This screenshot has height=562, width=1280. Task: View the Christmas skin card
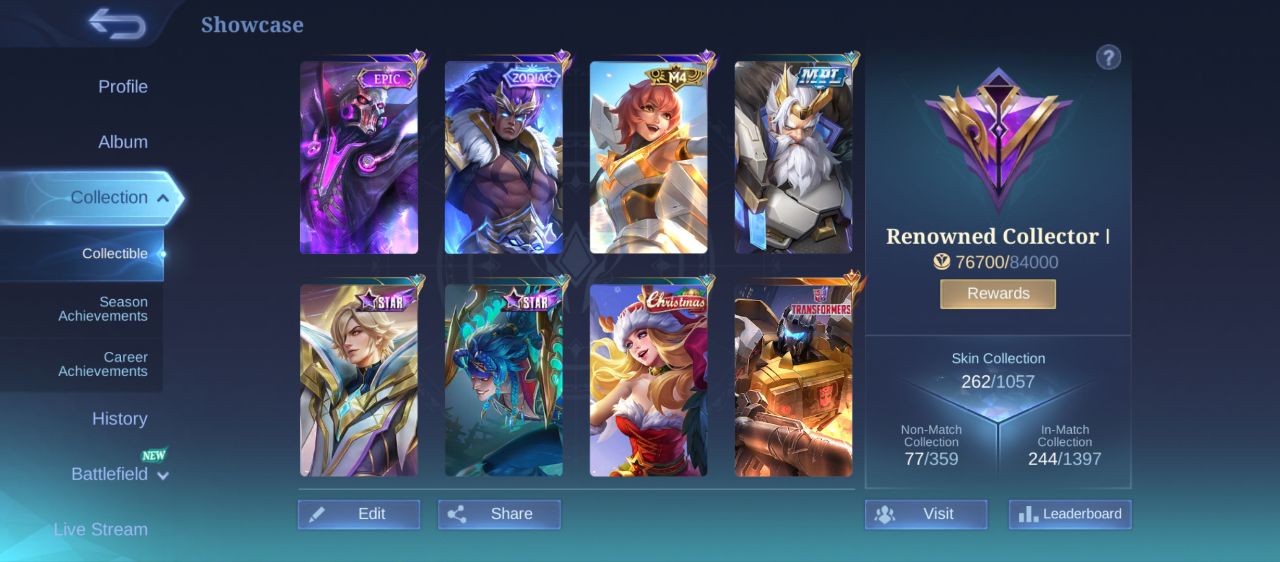point(649,380)
